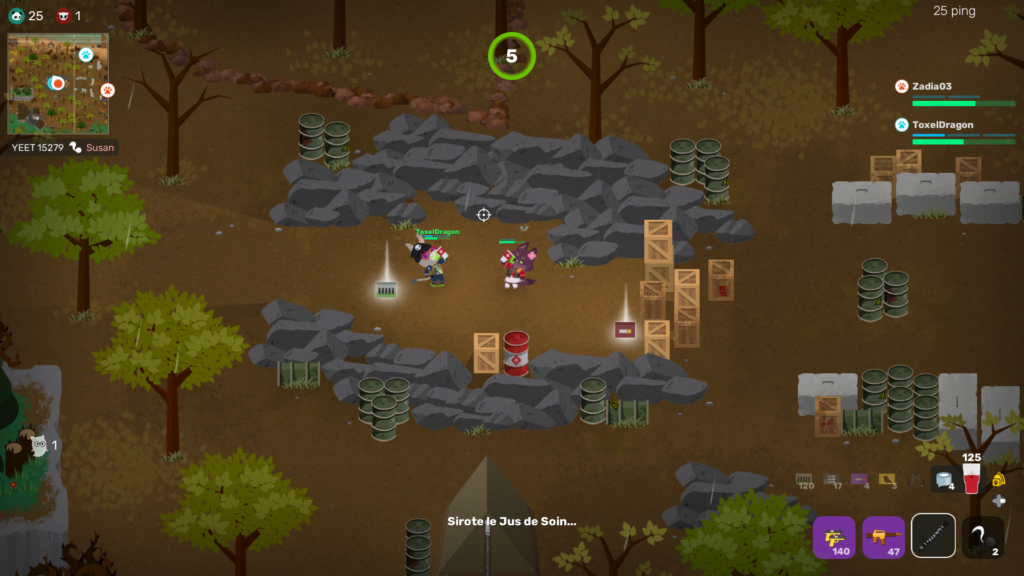Choose the banana throwable slot
1024x576 pixels.
982,537
